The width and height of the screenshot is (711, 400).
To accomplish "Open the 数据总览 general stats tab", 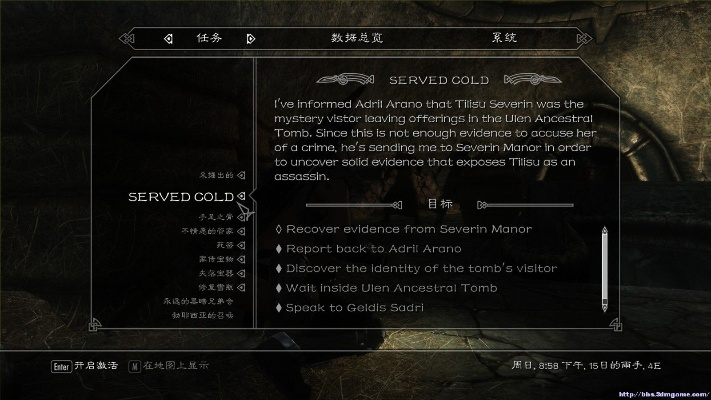I will point(357,39).
